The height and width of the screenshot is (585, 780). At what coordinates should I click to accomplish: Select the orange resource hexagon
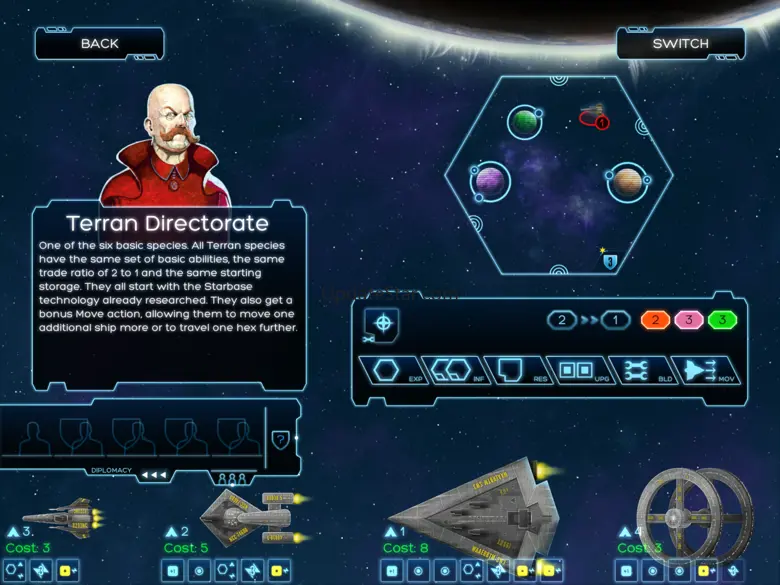point(655,321)
